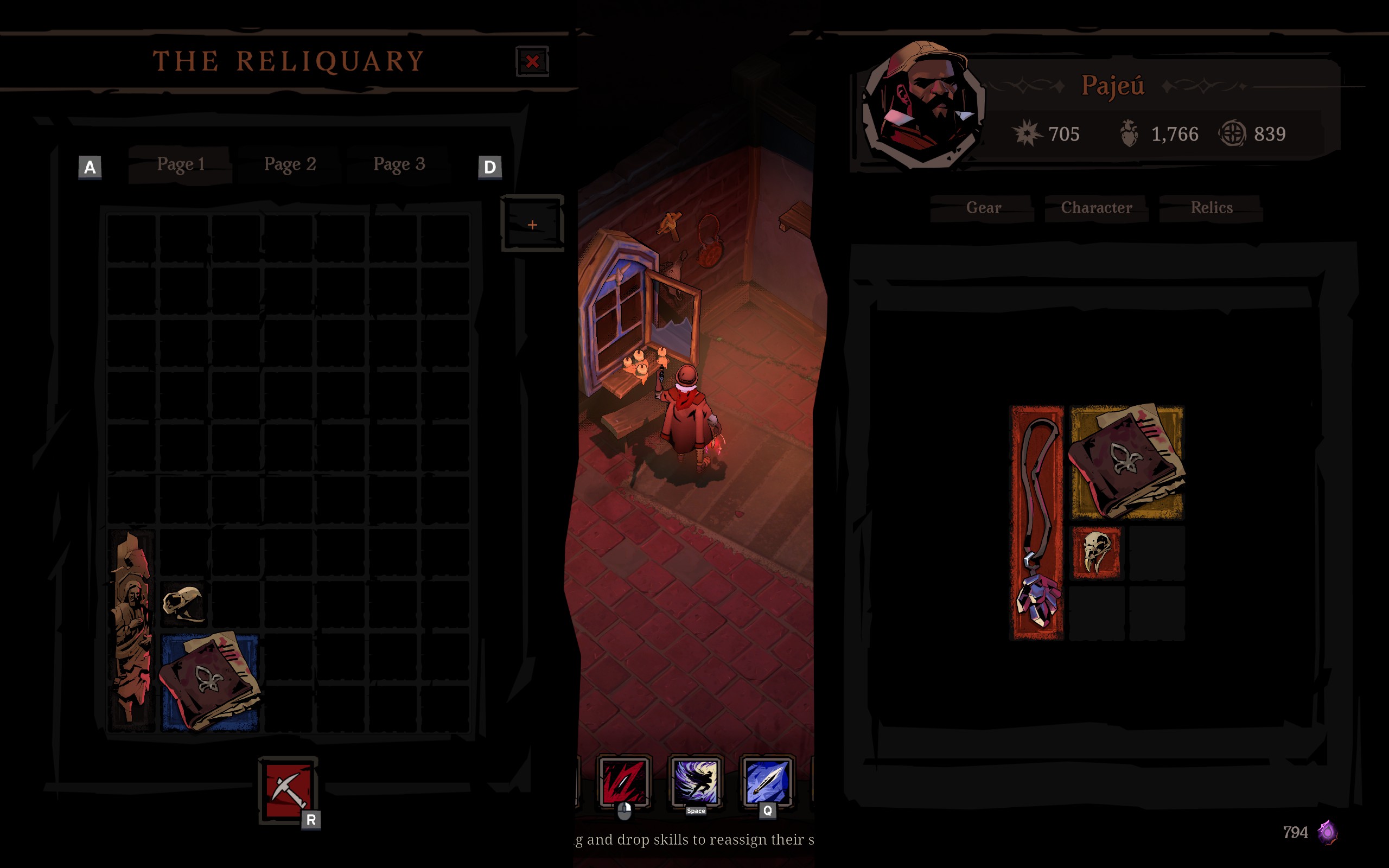Select the saint statue relic in the Reliquary
This screenshot has height=868, width=1389.
[132, 629]
